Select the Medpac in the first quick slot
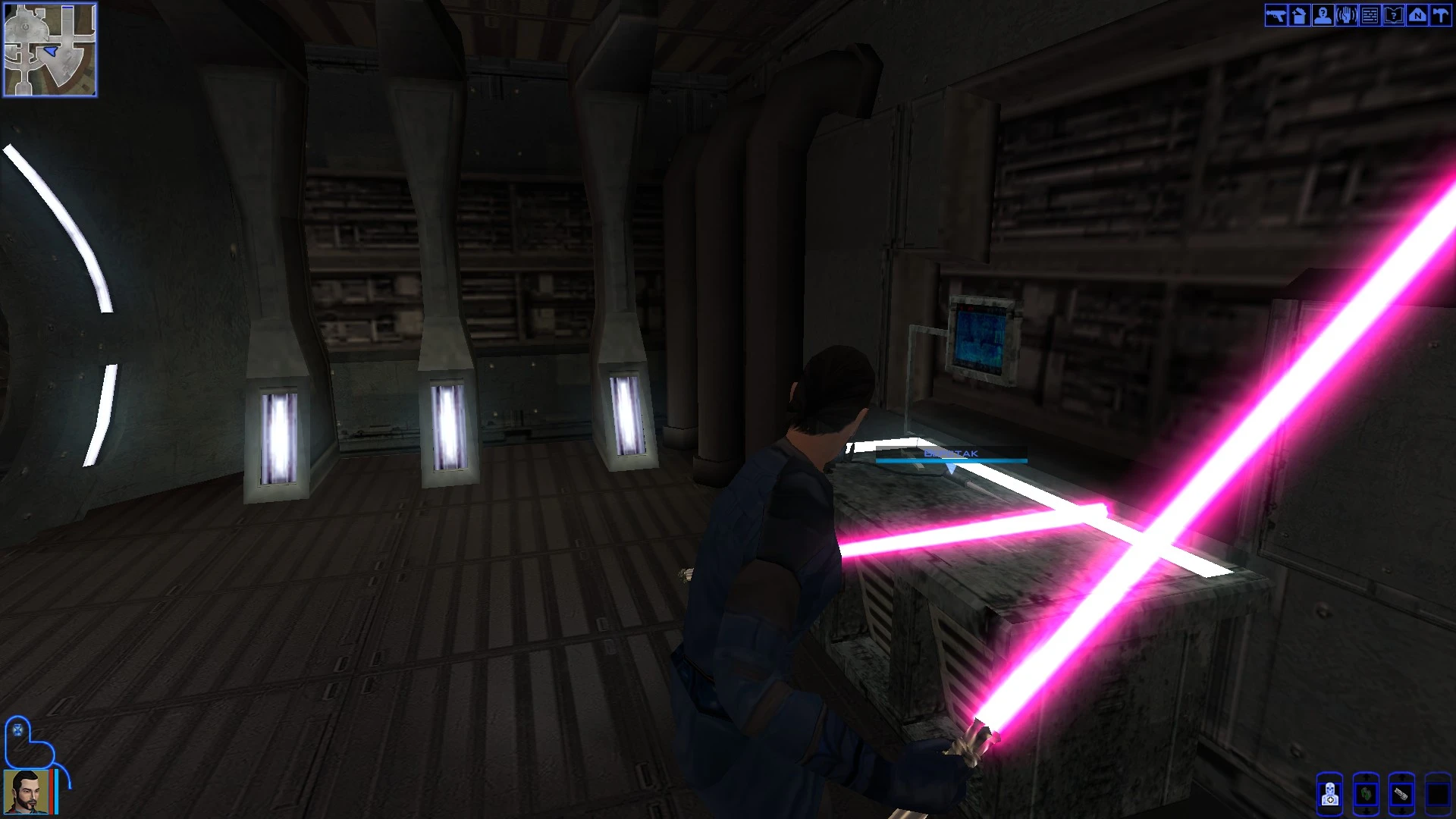The height and width of the screenshot is (819, 1456). [x=1329, y=795]
